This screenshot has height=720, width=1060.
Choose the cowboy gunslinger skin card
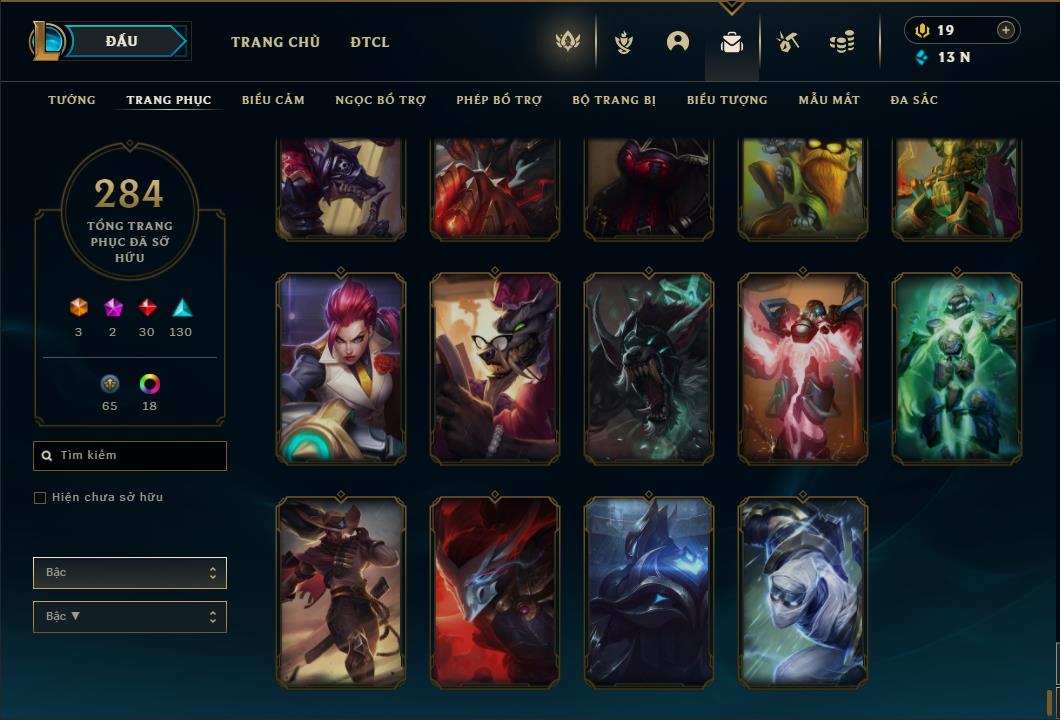(341, 592)
